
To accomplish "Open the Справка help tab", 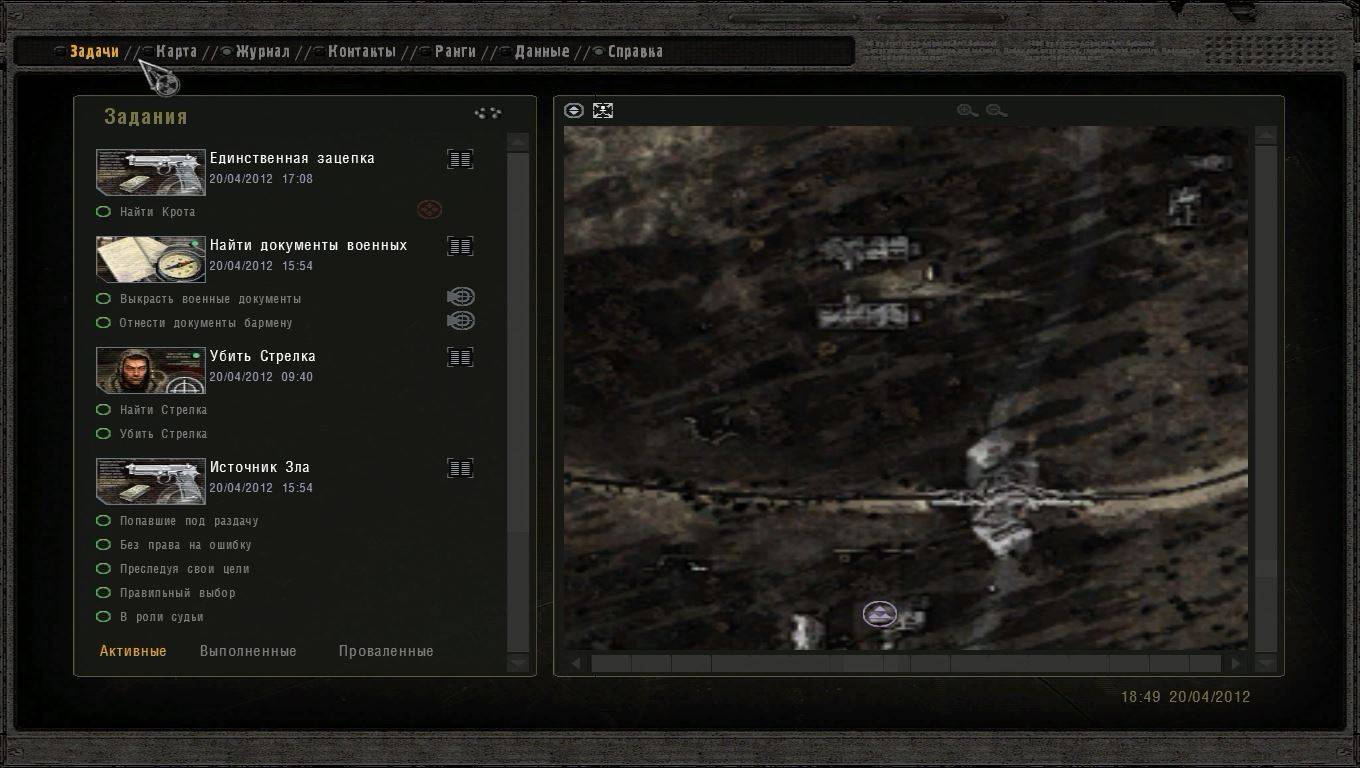I will (x=634, y=52).
